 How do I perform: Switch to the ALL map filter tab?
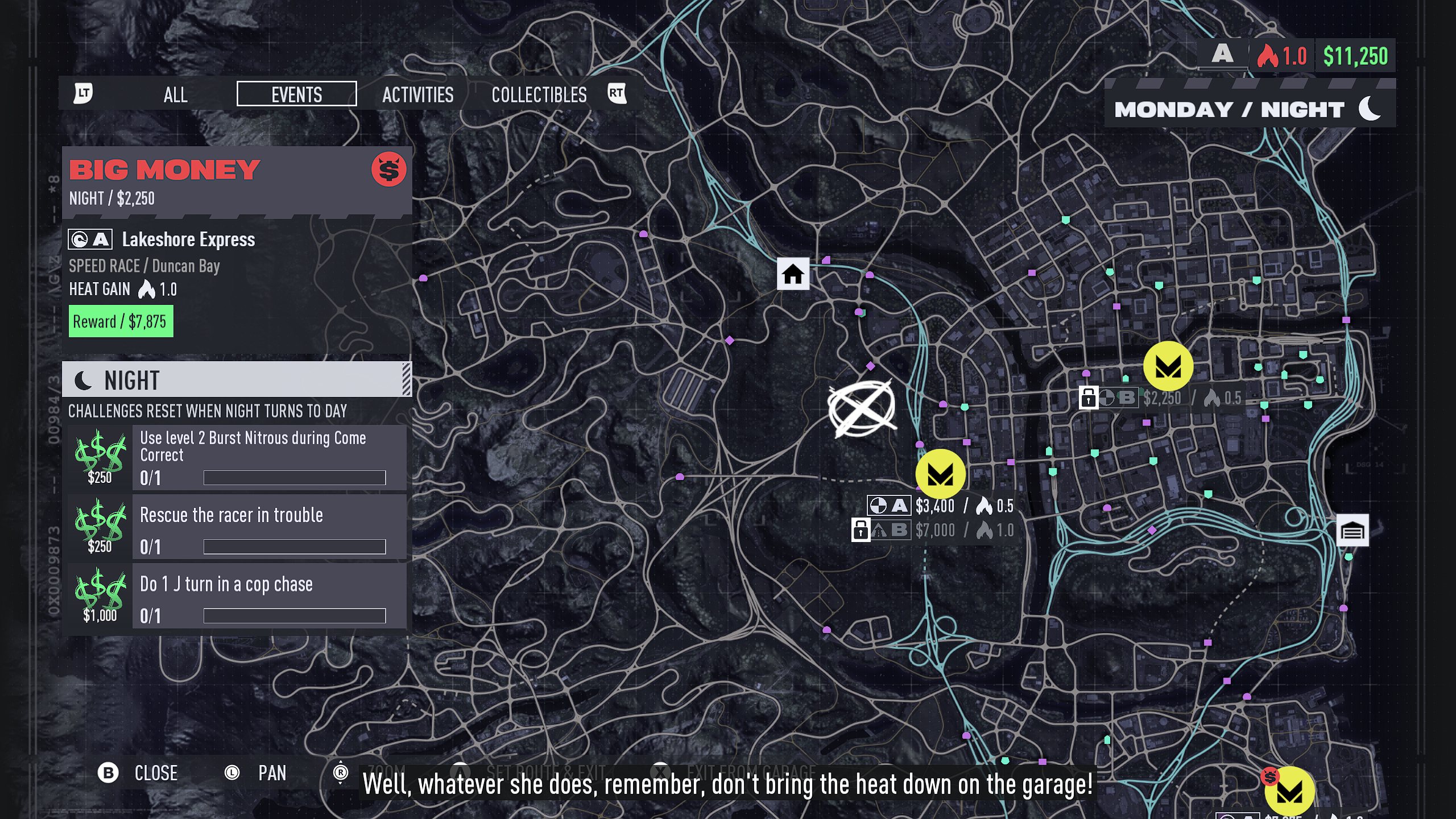click(175, 94)
